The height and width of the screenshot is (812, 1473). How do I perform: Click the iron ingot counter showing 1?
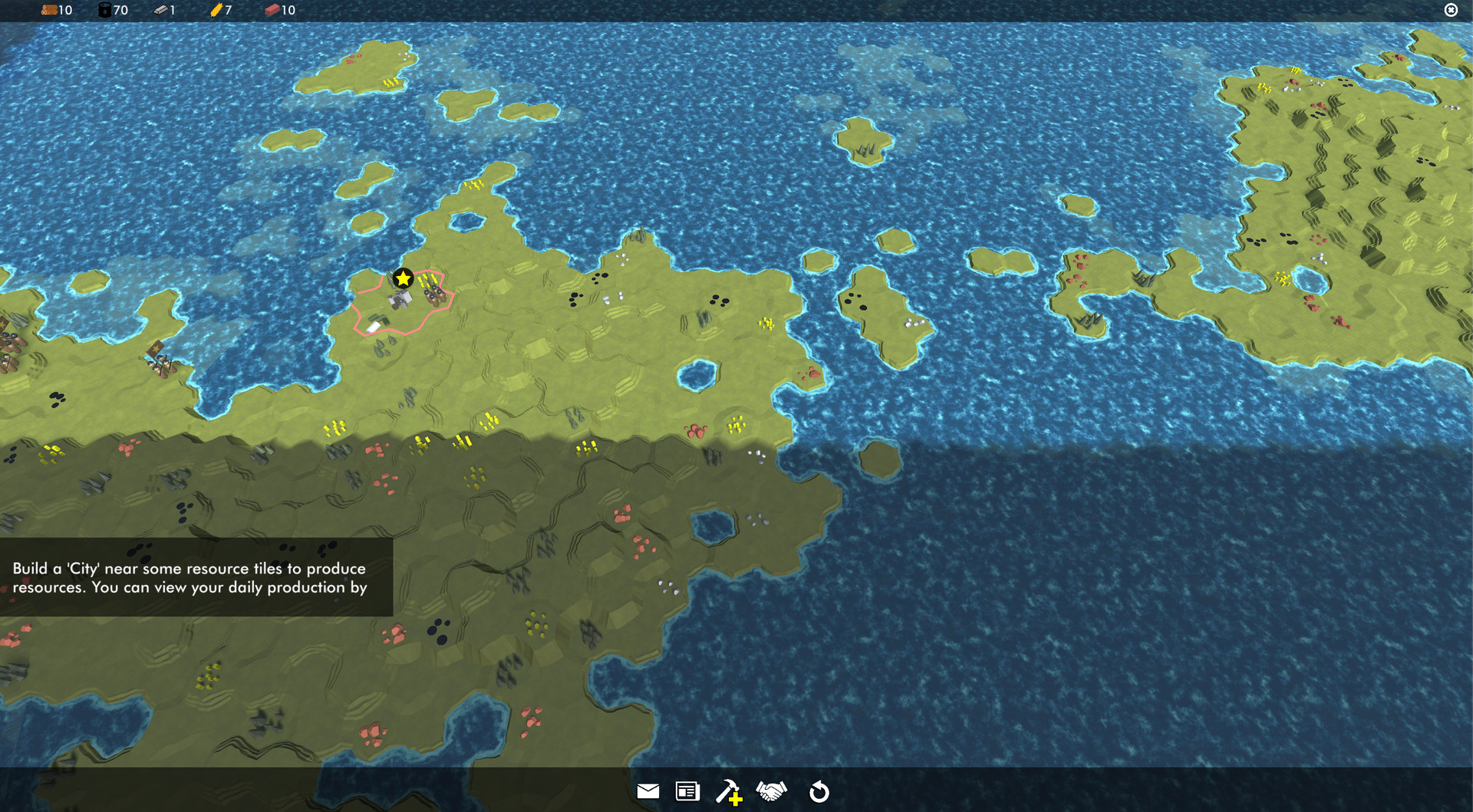165,10
